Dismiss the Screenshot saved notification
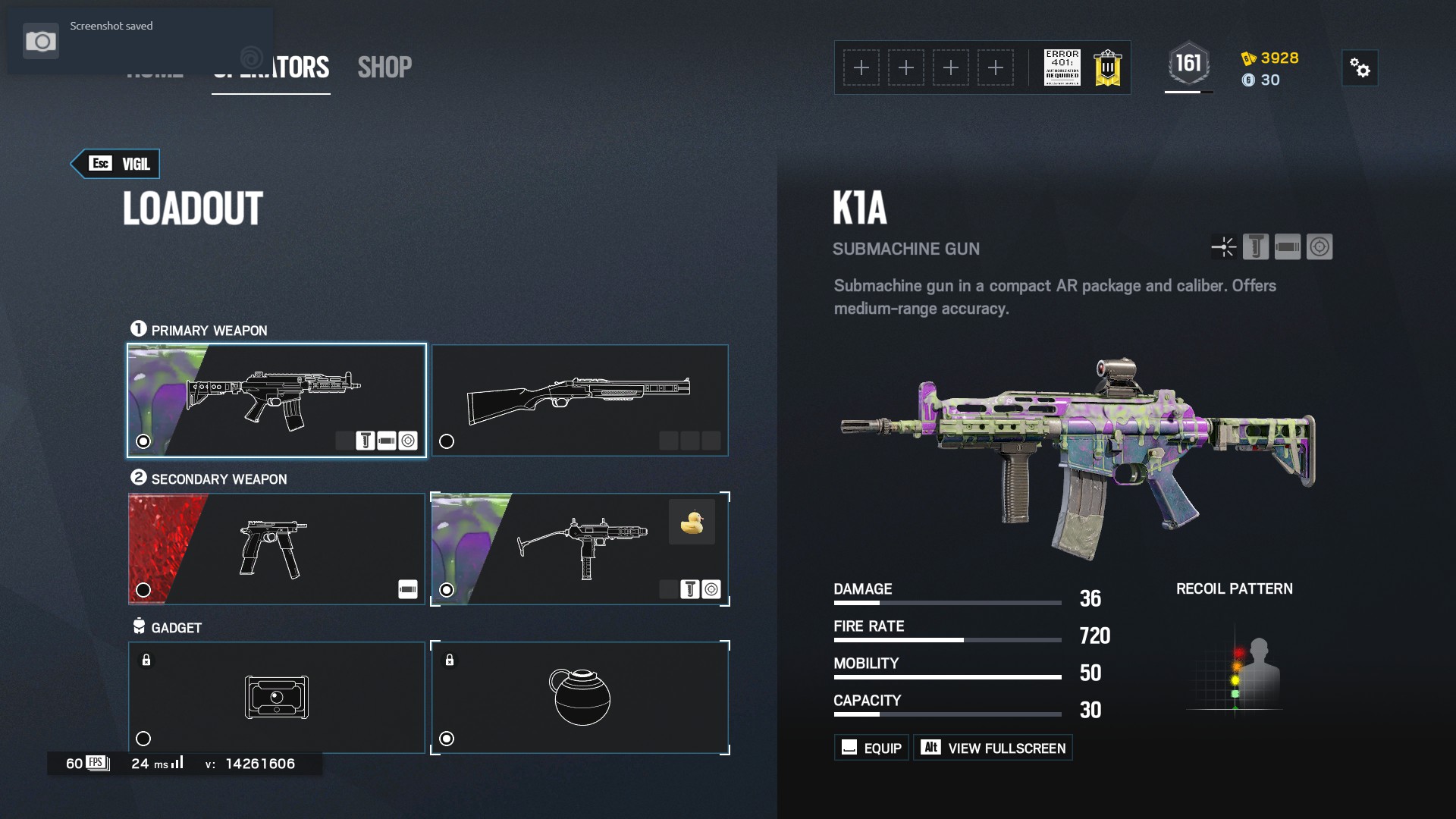Screen dimensions: 1456x819 [140, 40]
